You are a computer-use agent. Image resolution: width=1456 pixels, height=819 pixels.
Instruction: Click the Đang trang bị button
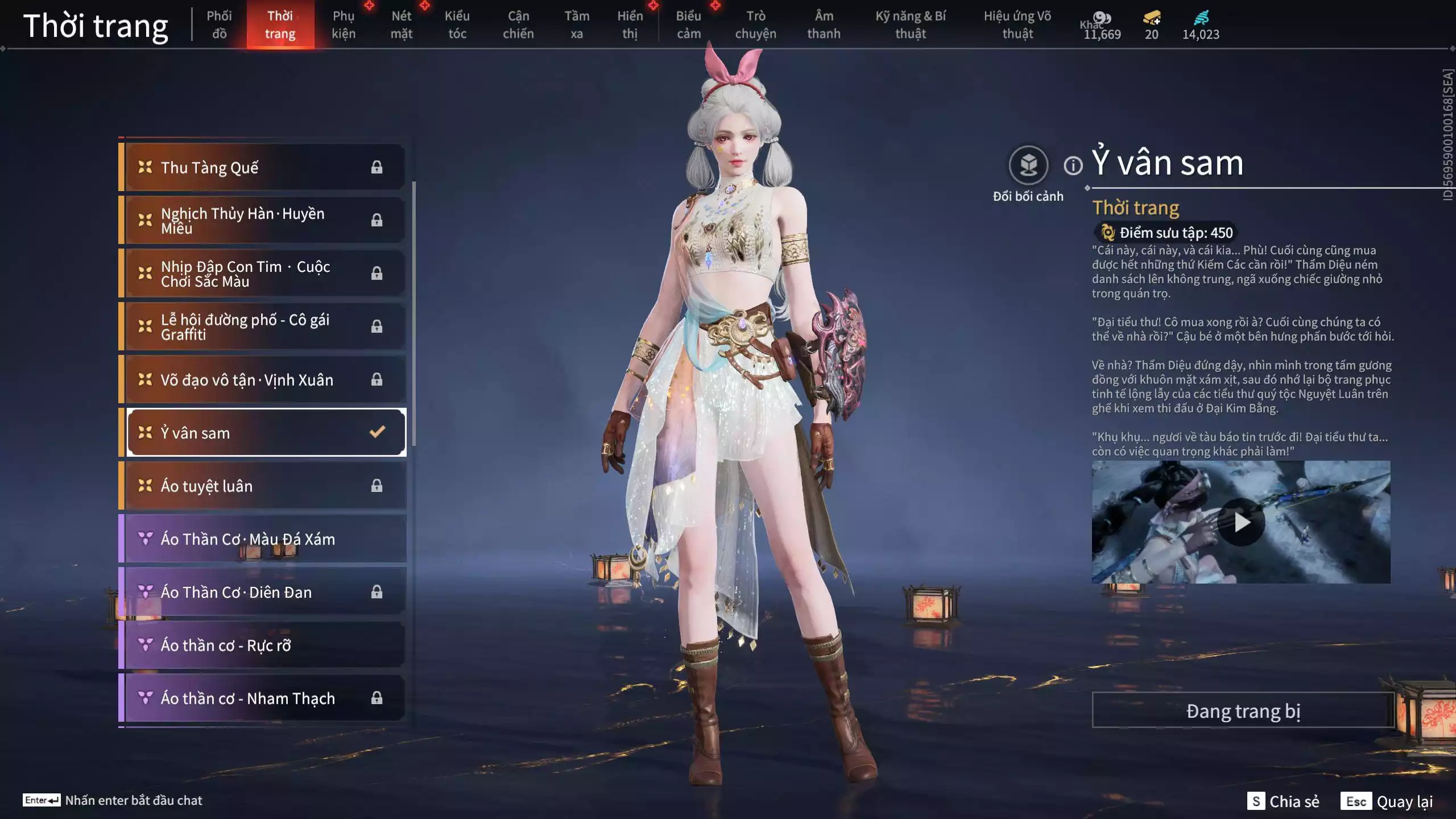1243,711
